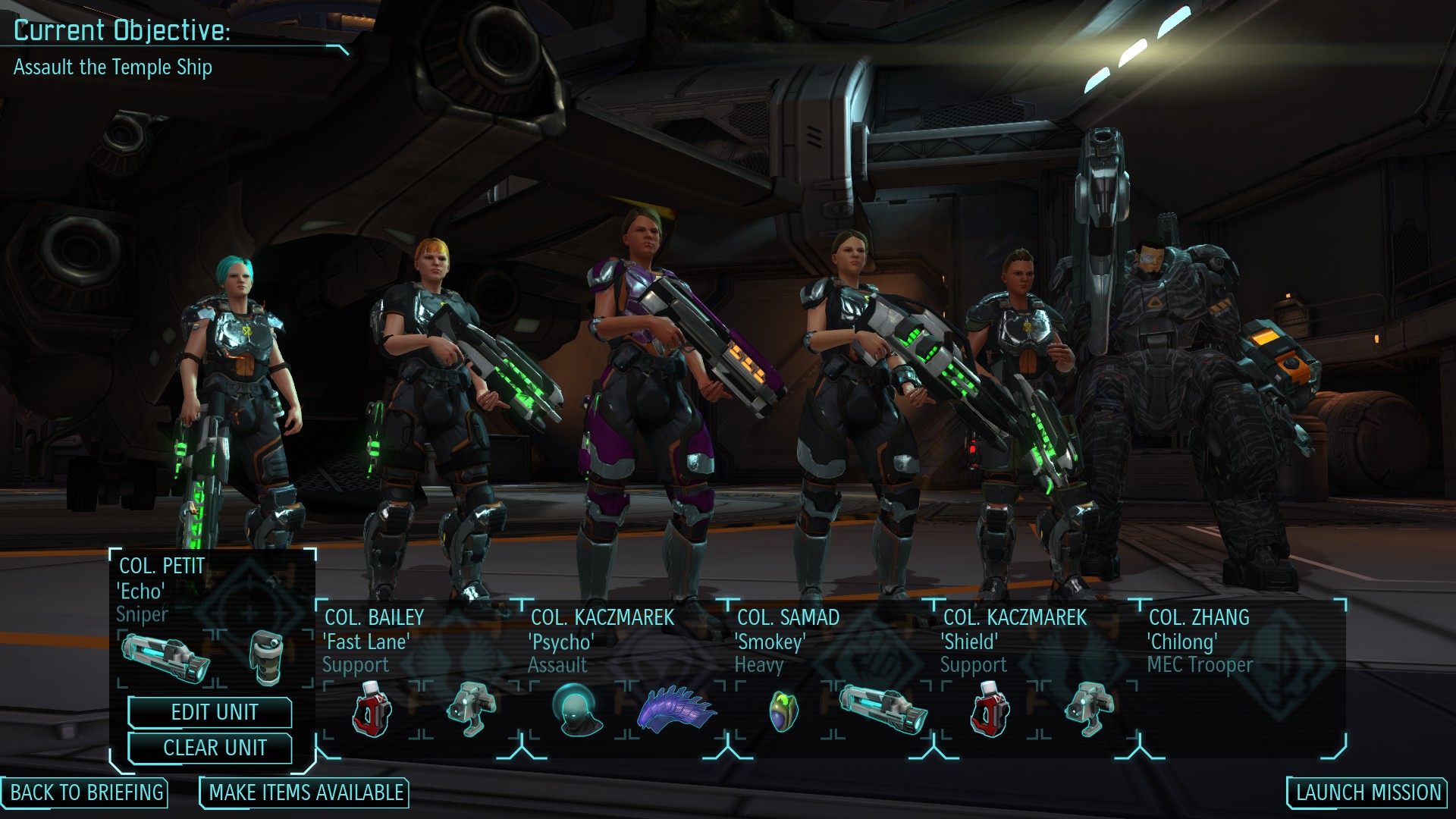Select Bailey's red medikit item
The image size is (1456, 819).
click(x=372, y=709)
